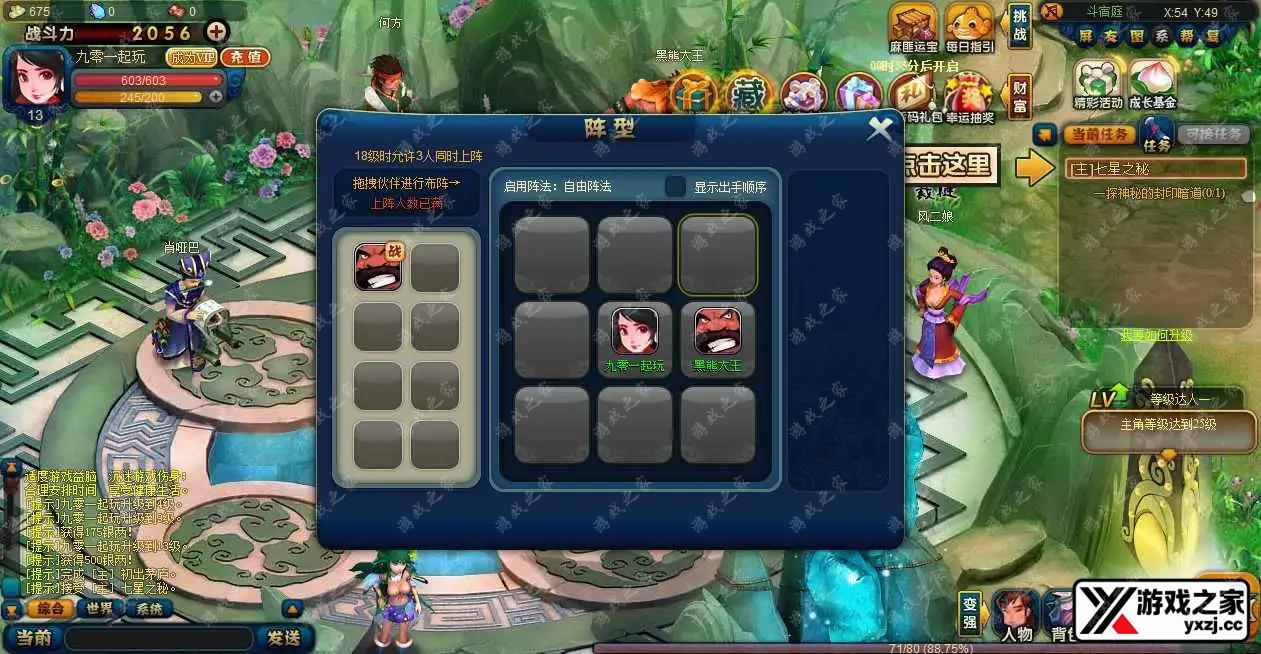Pick the partner portrait marked 战 in roster
This screenshot has height=654, width=1261.
tap(377, 267)
